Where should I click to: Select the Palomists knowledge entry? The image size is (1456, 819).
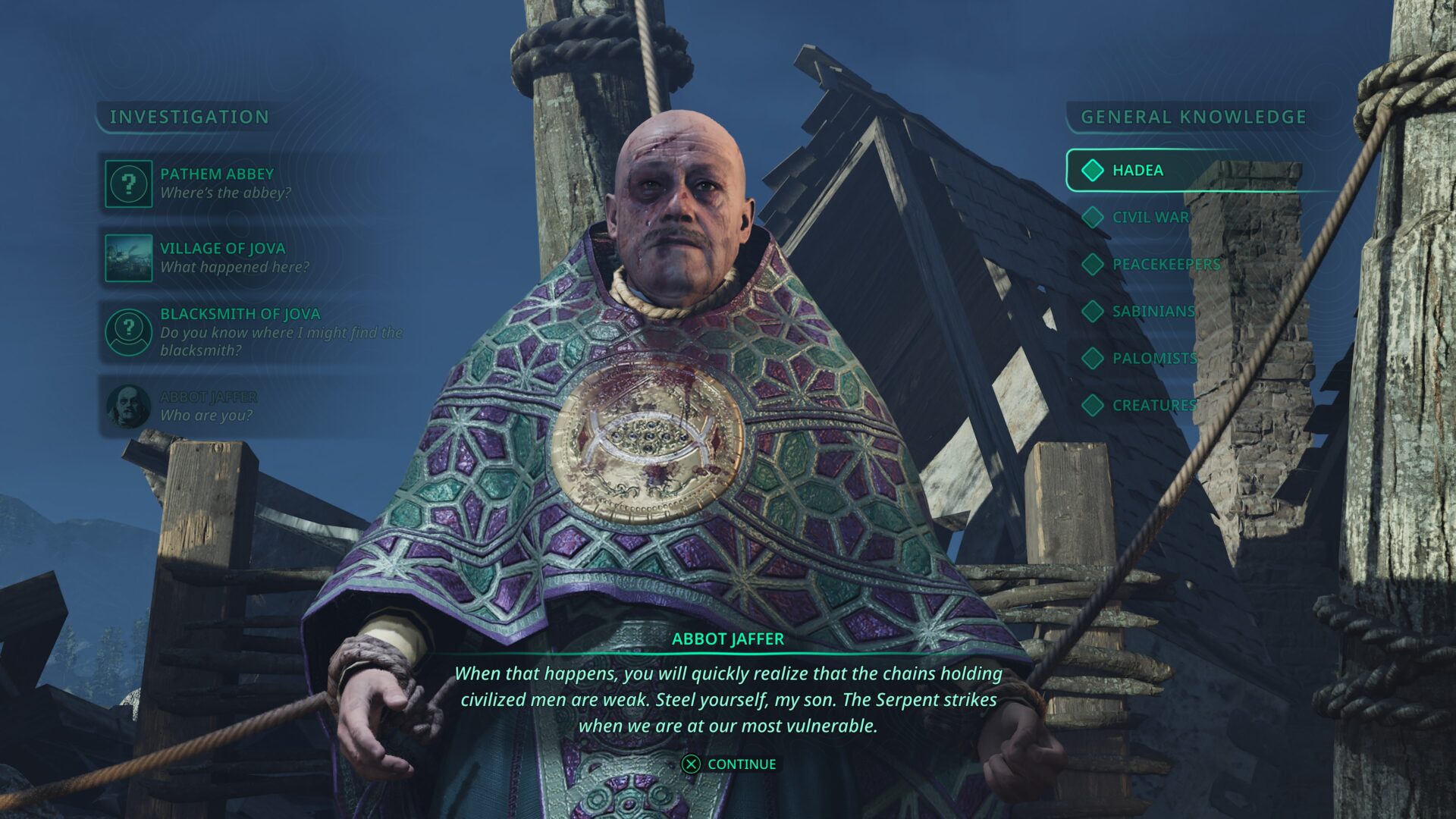pos(1154,359)
